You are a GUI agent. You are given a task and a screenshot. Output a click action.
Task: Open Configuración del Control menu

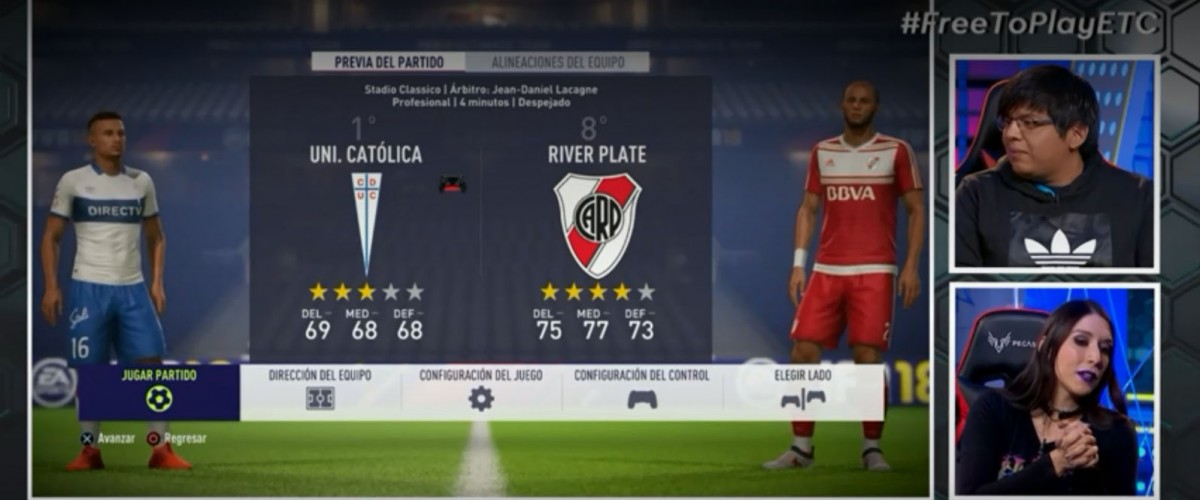coord(642,391)
